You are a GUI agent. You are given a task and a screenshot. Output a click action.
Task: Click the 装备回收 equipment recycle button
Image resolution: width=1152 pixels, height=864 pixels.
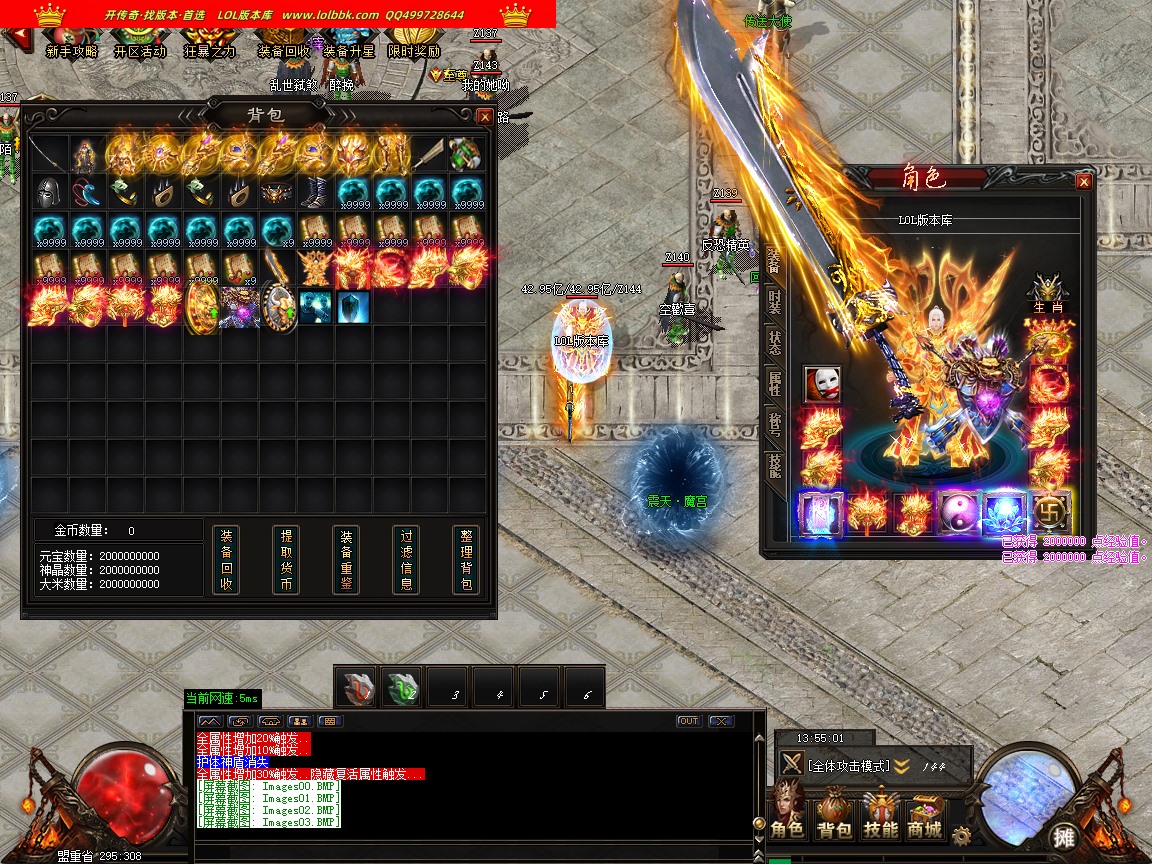tap(227, 560)
